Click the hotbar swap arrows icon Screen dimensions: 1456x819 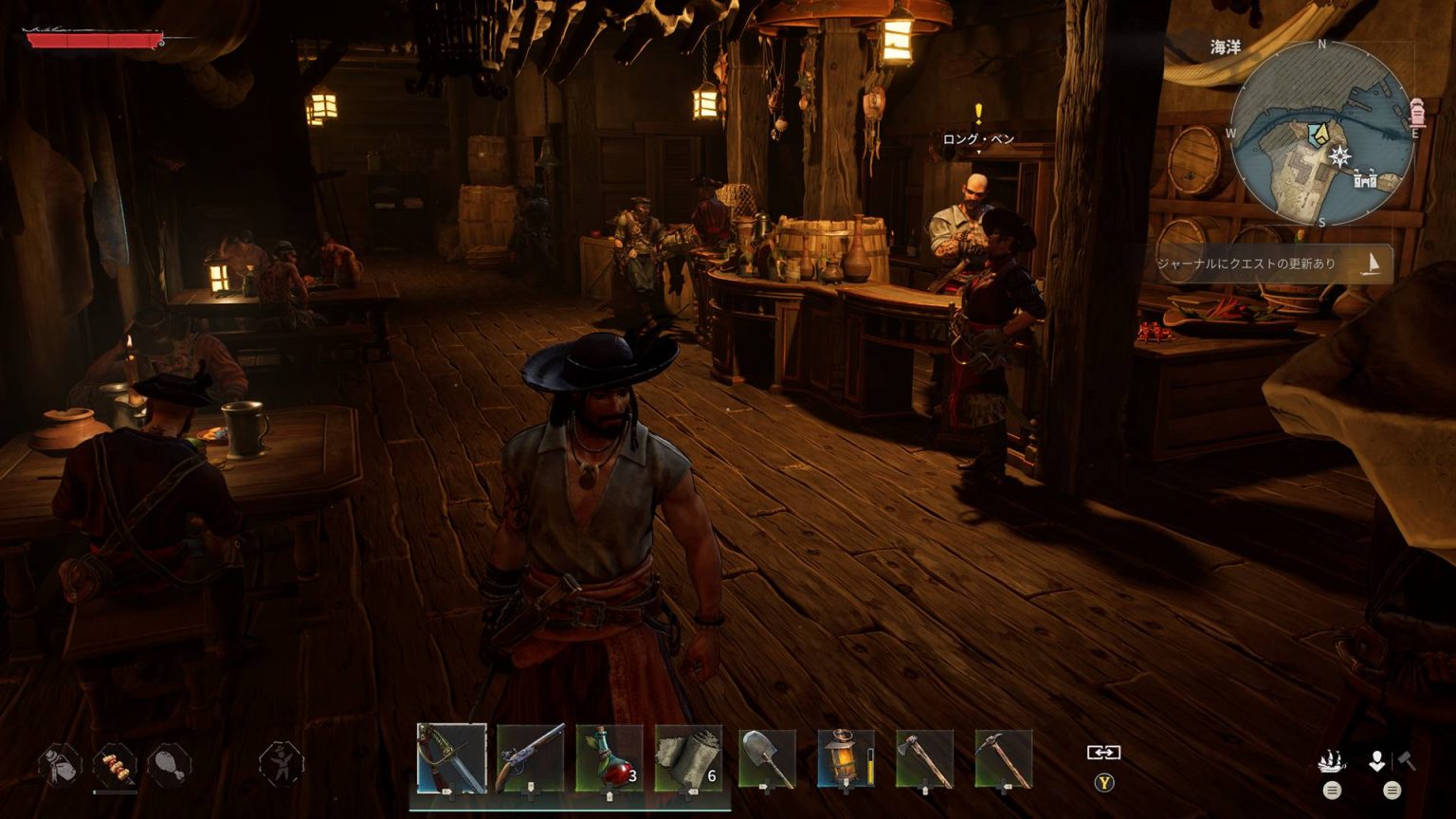(1103, 752)
